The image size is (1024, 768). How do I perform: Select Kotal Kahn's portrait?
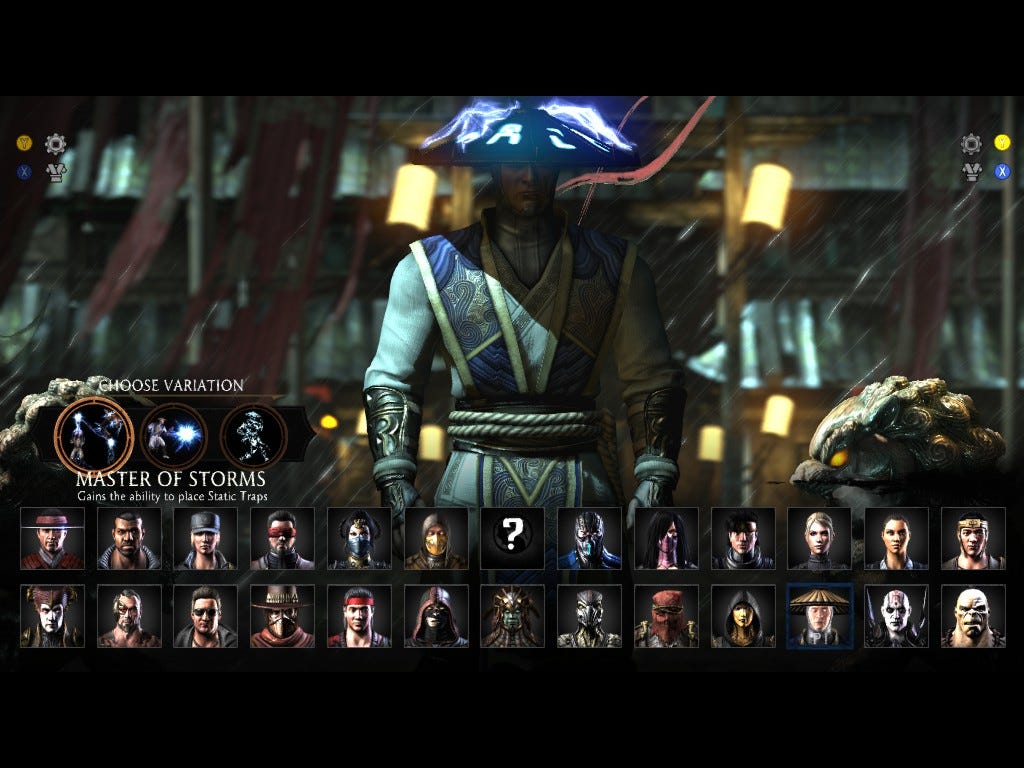[512, 616]
